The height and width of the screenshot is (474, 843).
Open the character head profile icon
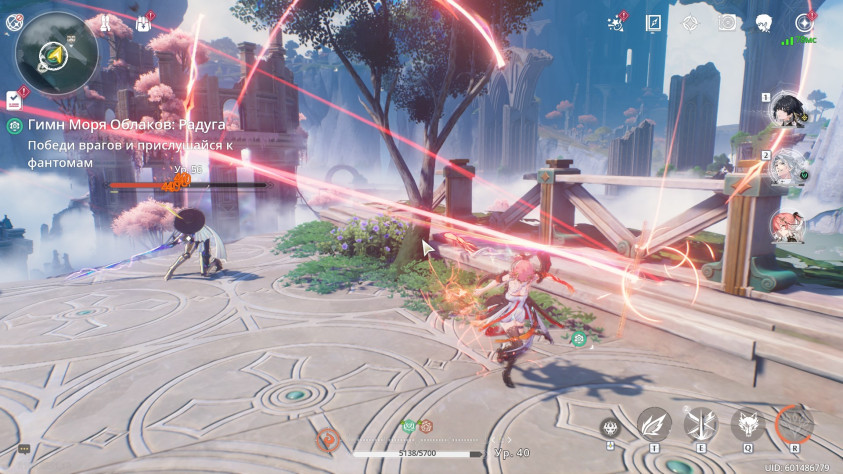[764, 22]
